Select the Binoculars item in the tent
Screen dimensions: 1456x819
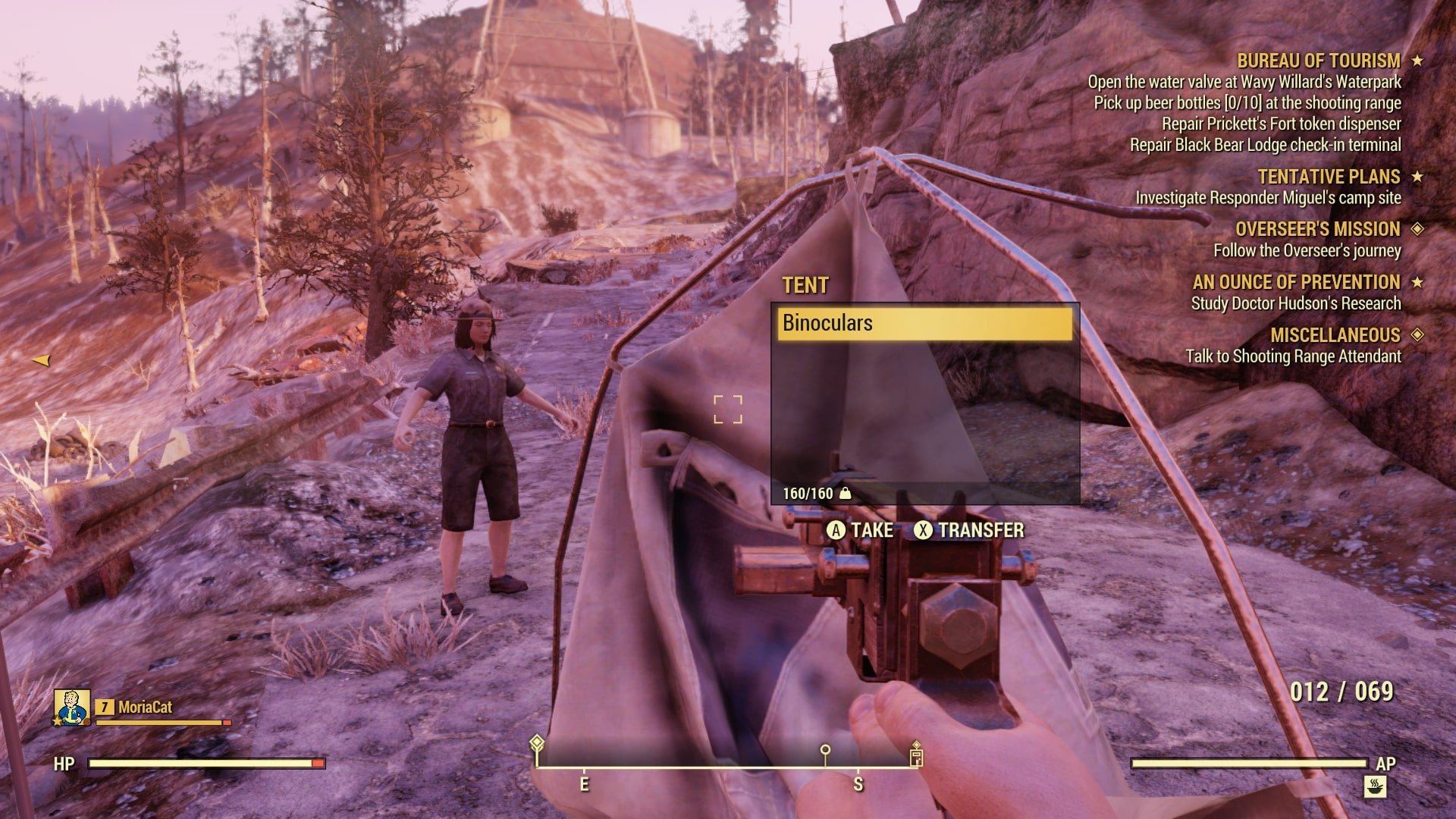tap(924, 323)
